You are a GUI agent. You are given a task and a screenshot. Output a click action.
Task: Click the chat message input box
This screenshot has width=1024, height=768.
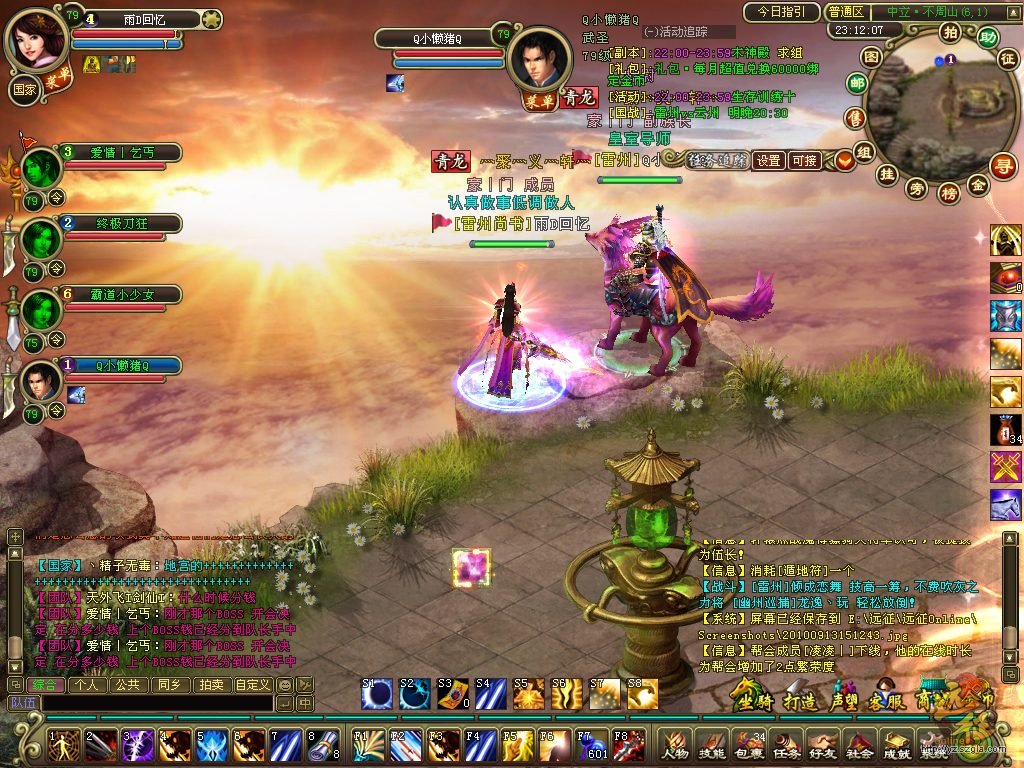(x=150, y=703)
